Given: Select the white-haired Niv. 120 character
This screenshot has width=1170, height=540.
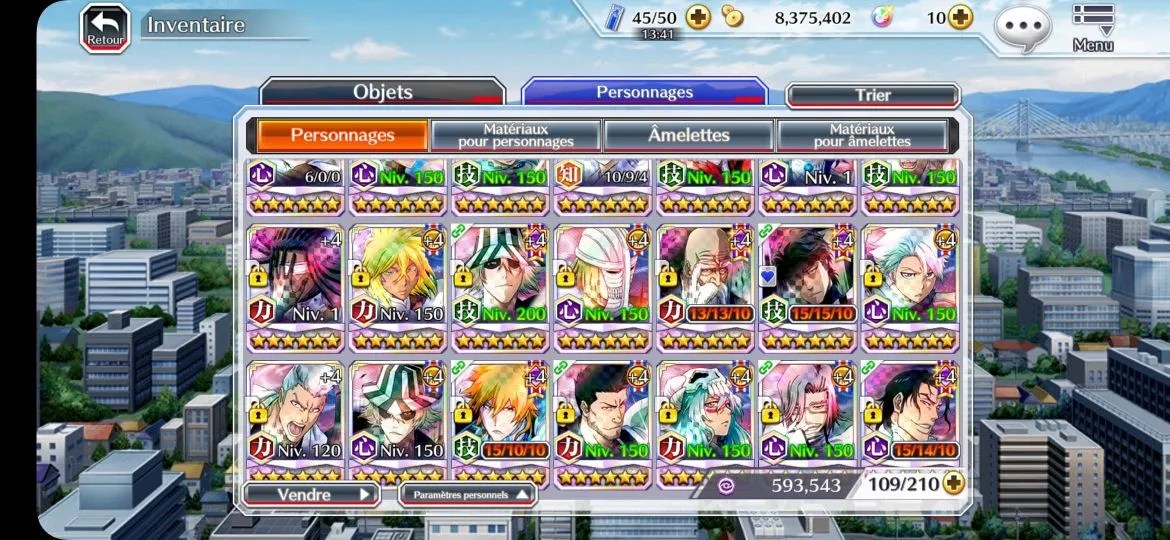Looking at the screenshot, I should coord(295,420).
